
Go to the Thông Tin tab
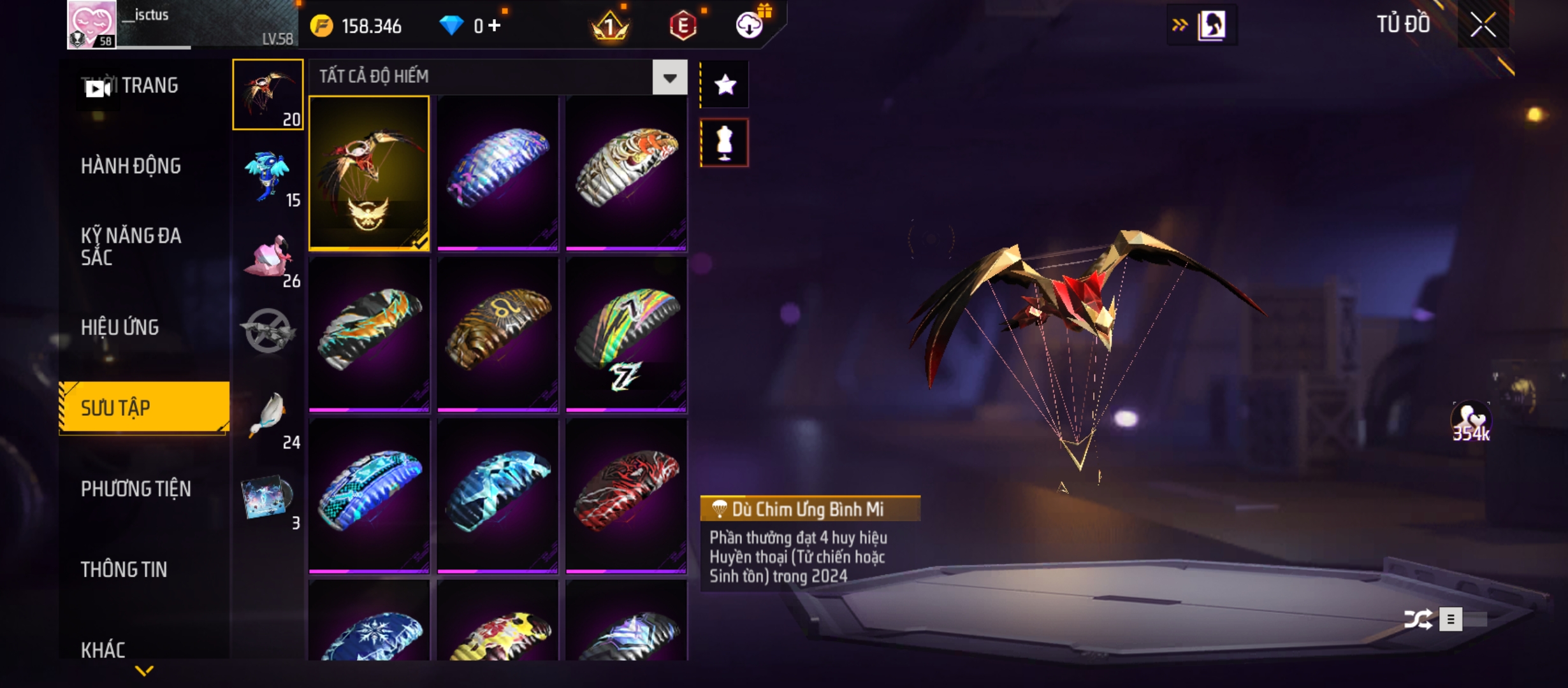point(124,570)
